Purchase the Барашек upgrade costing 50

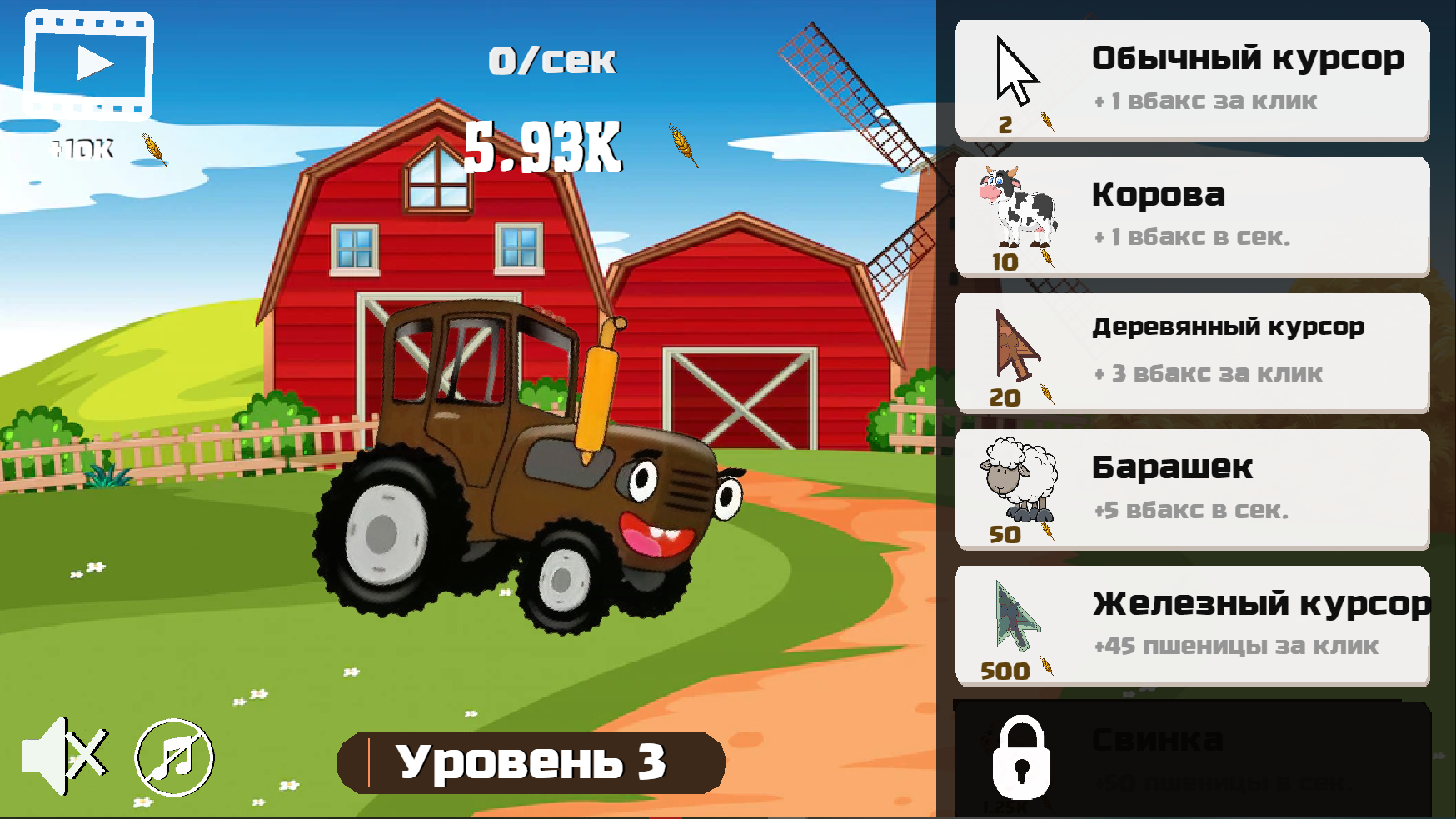pyautogui.click(x=1191, y=487)
